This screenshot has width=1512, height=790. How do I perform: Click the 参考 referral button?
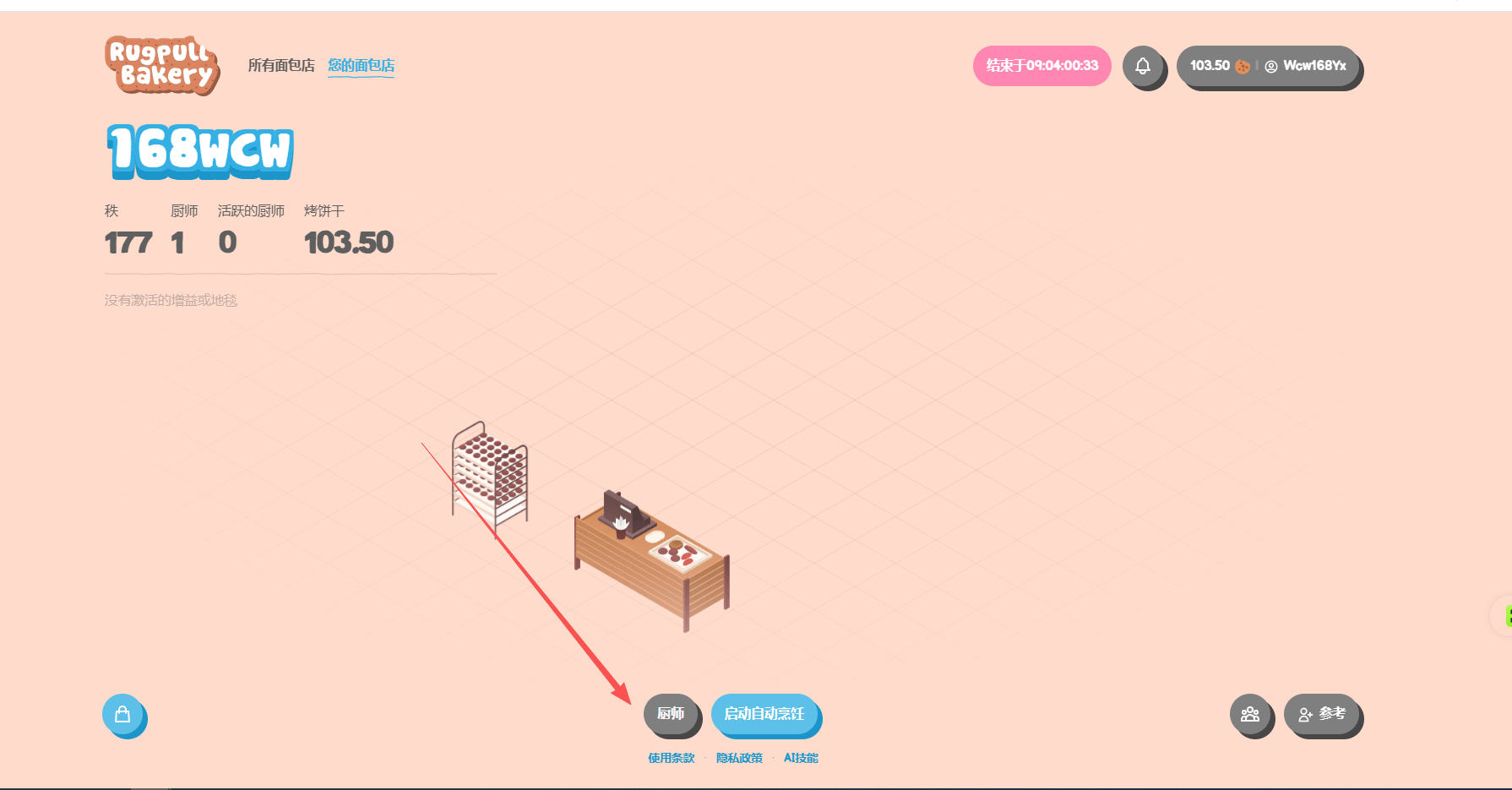click(x=1322, y=715)
